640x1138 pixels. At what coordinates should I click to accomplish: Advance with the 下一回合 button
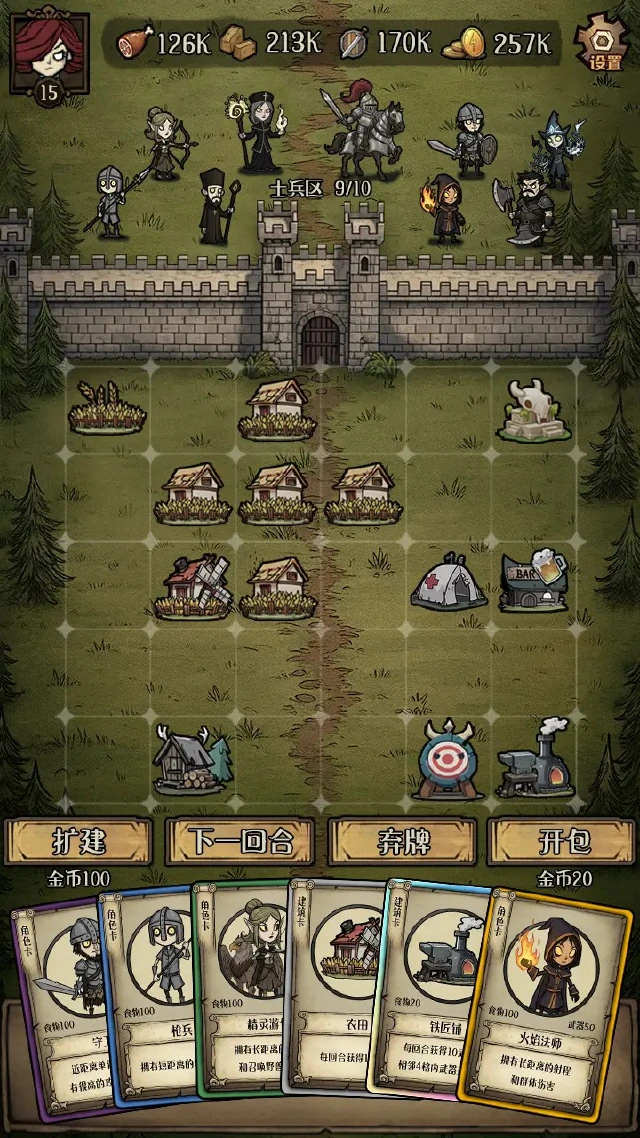[x=240, y=842]
